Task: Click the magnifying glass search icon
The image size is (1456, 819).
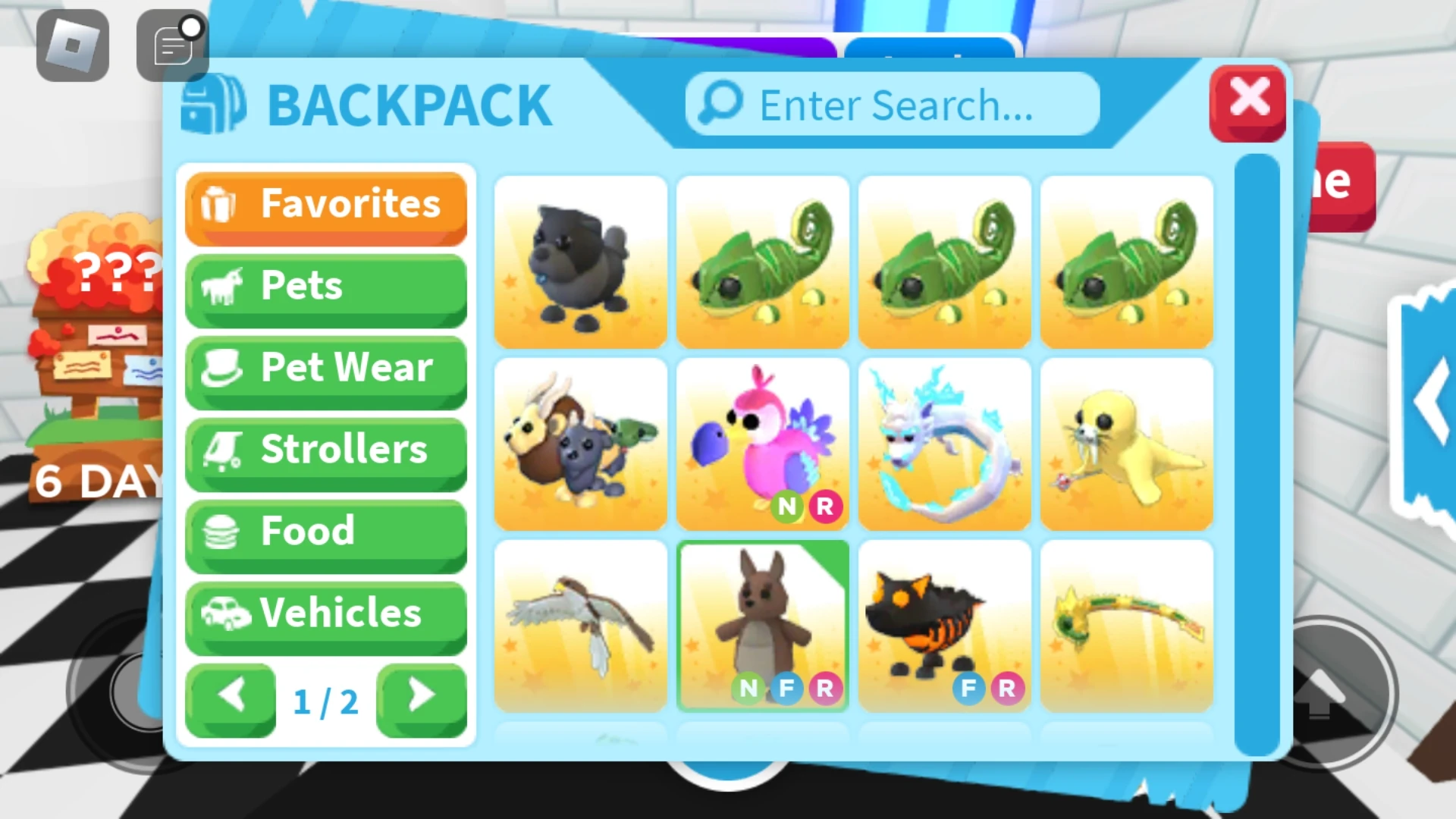Action: point(719,104)
